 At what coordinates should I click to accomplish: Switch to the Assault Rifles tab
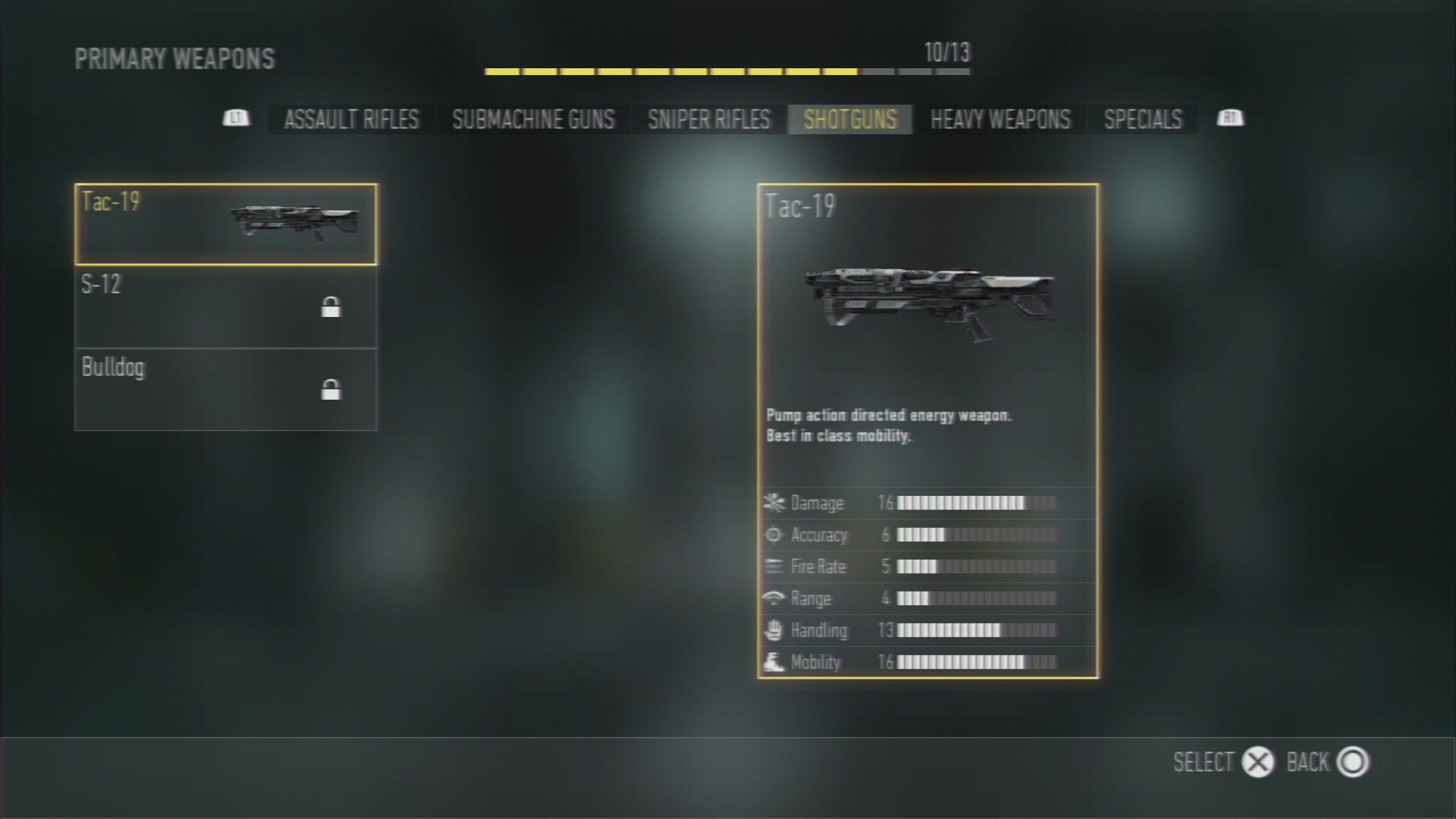[351, 119]
